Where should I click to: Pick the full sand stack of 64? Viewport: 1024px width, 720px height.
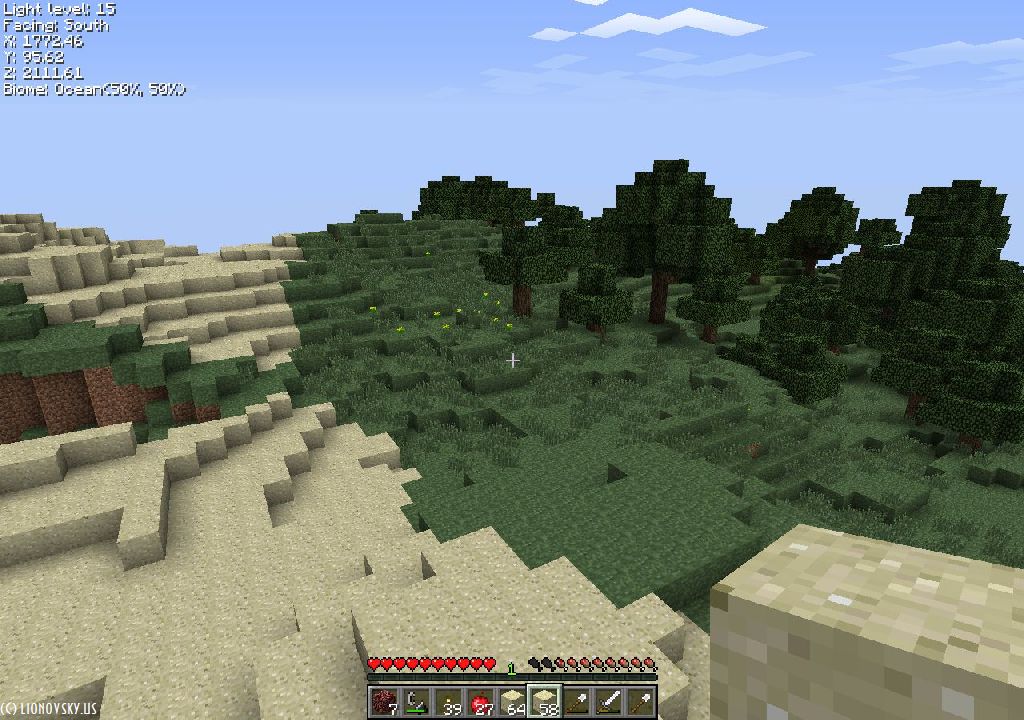513,702
